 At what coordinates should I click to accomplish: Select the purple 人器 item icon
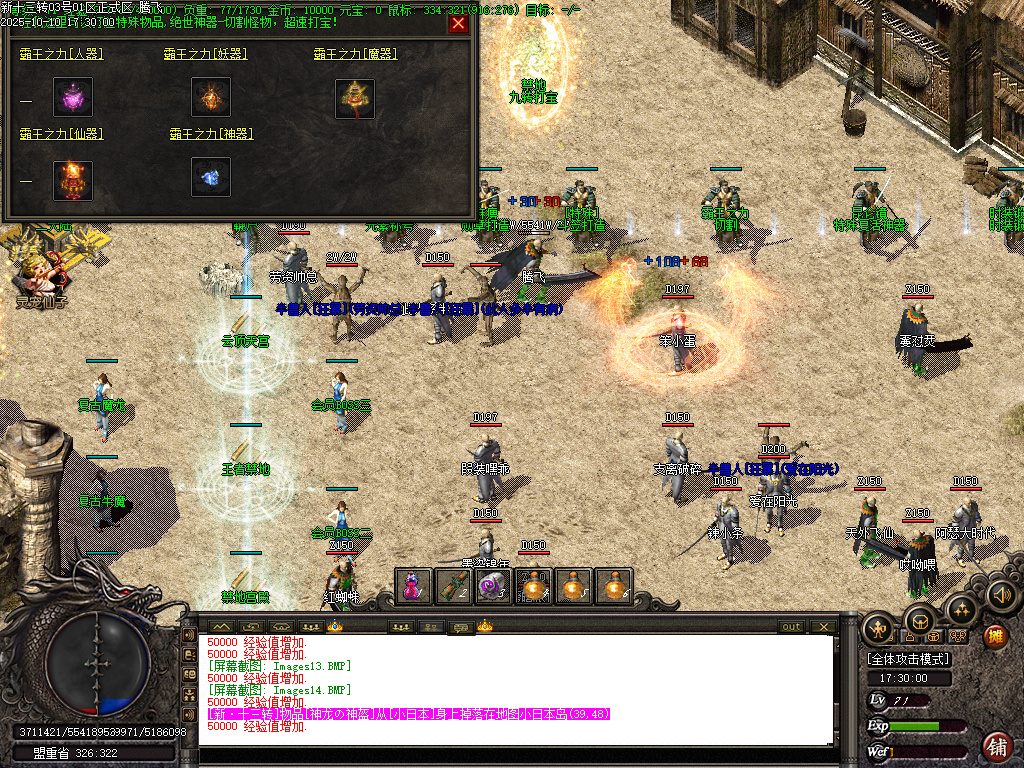[73, 97]
